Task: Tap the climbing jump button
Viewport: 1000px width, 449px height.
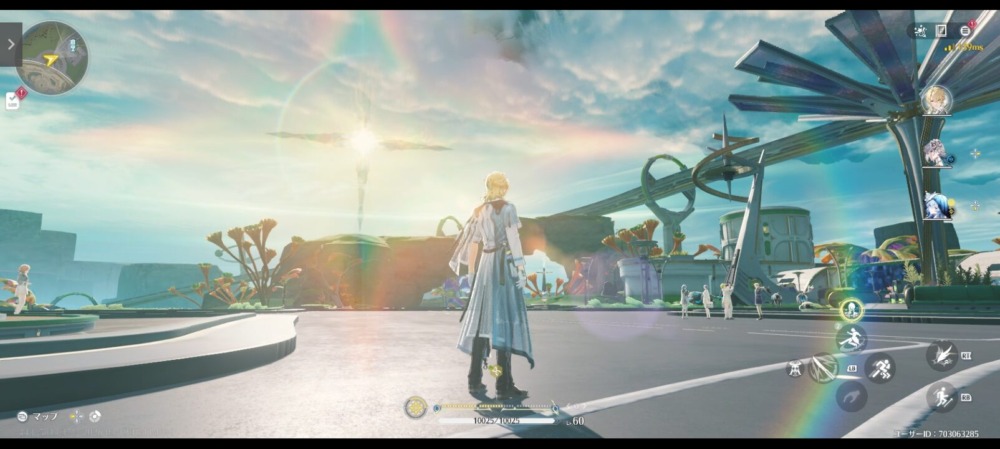Action: pyautogui.click(x=940, y=397)
